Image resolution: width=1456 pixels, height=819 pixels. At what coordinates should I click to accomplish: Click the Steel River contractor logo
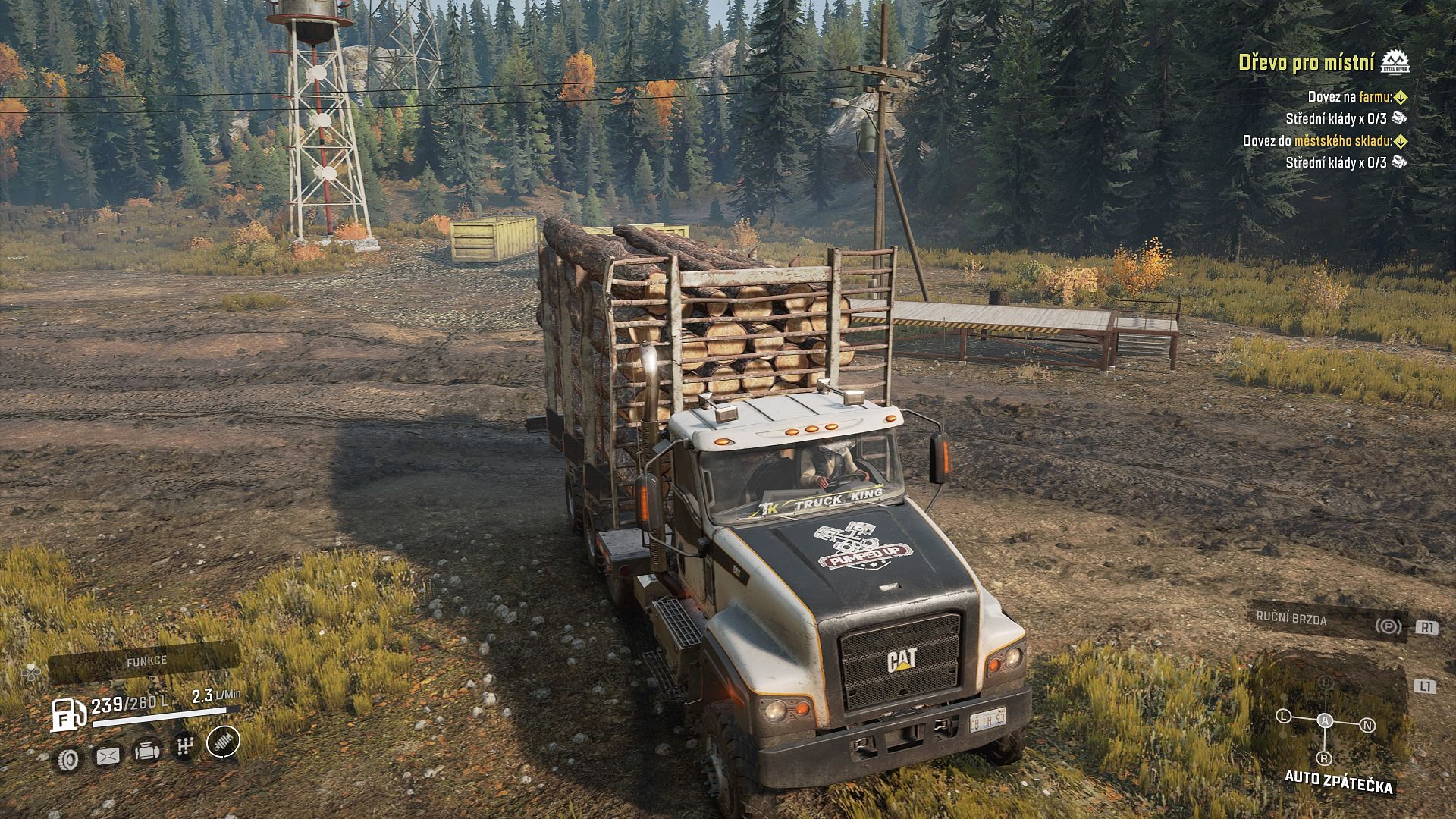[x=1395, y=62]
